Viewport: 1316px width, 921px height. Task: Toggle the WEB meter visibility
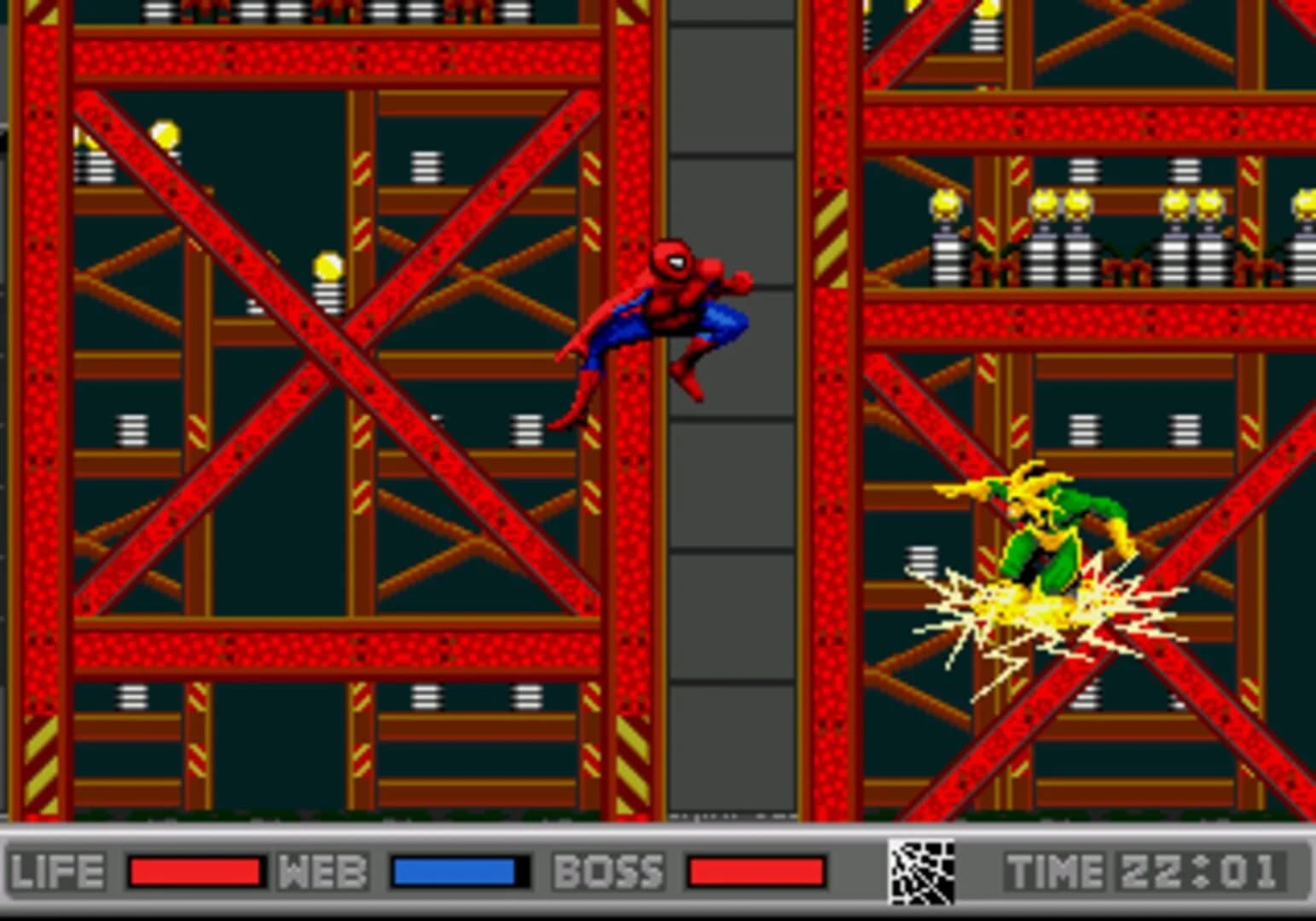[x=456, y=872]
